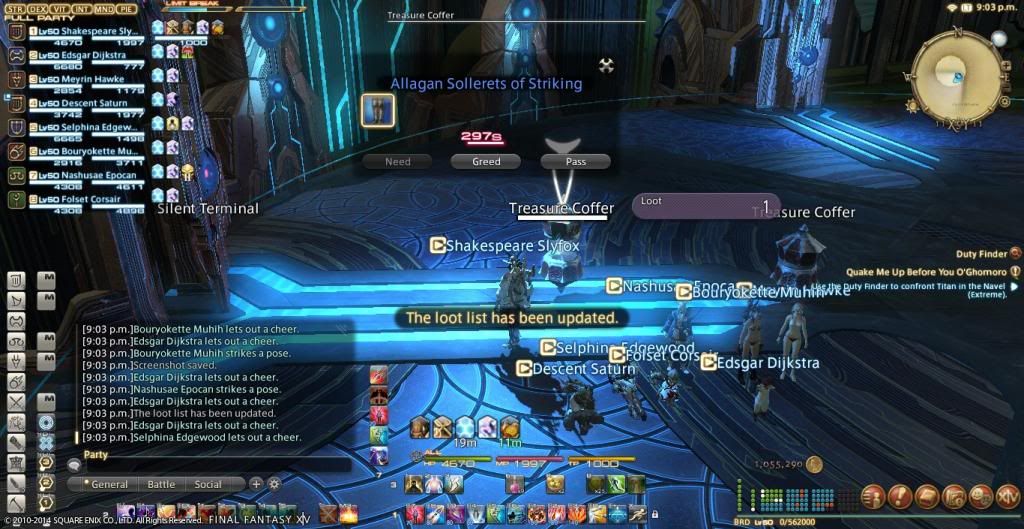Screen dimensions: 1024x529
Task: Open chat log settings gear
Action: (x=274, y=484)
